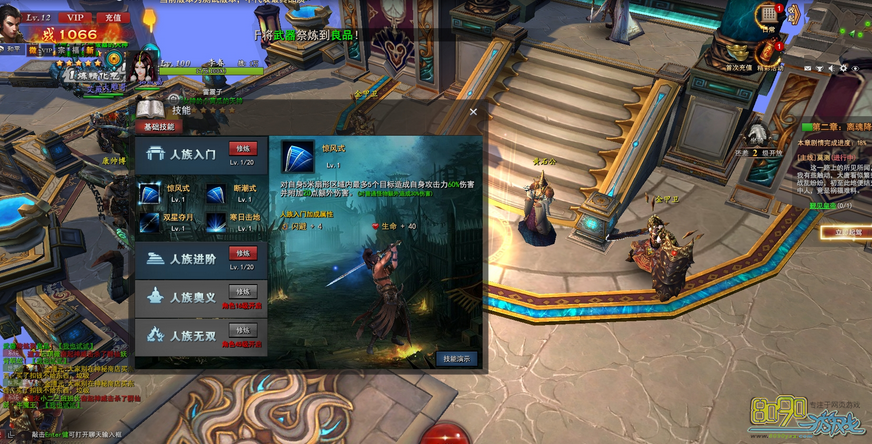Open the settings gear icon
The height and width of the screenshot is (444, 872).
[x=844, y=68]
